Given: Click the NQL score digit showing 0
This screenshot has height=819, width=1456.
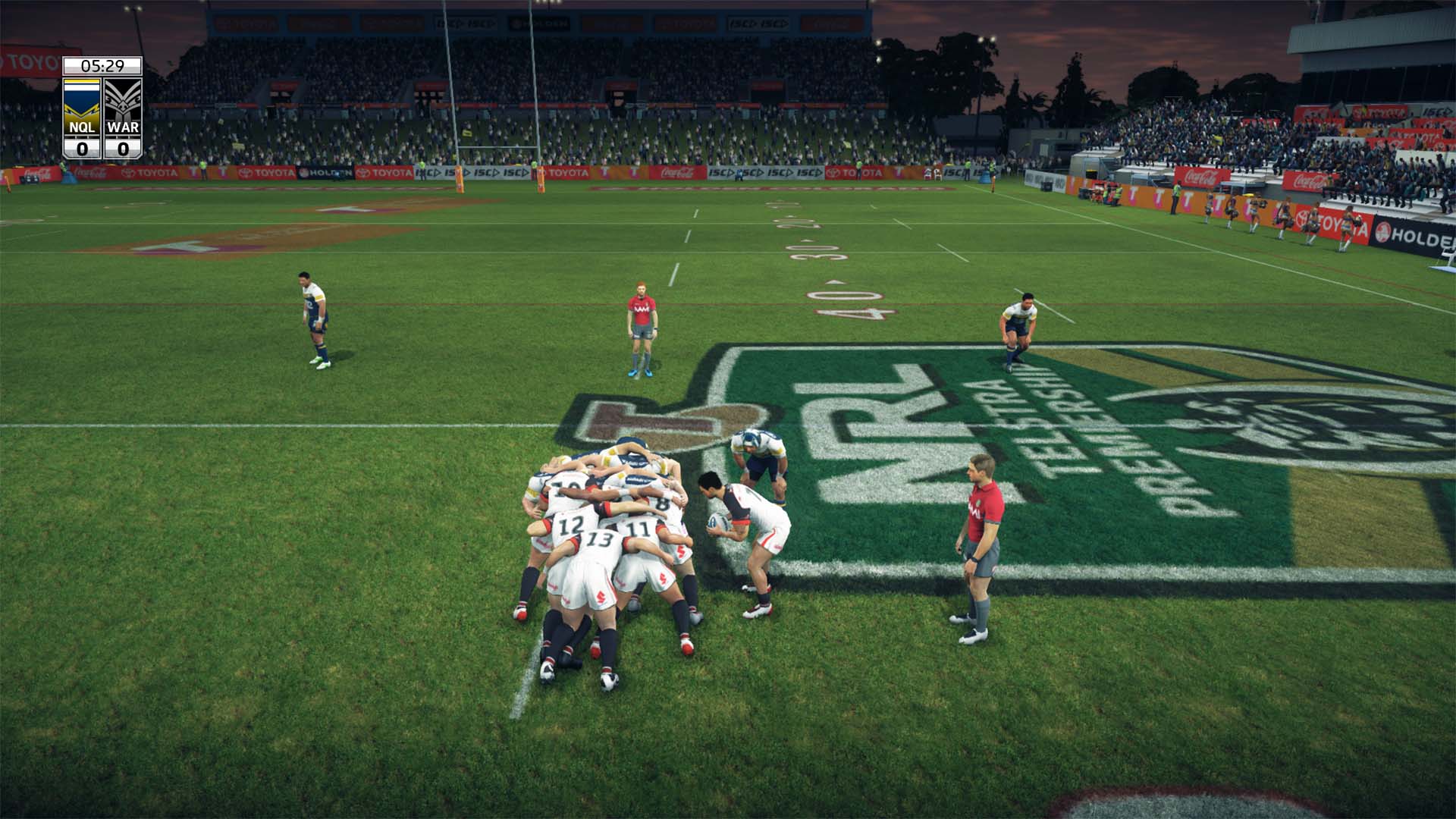Looking at the screenshot, I should [x=82, y=147].
